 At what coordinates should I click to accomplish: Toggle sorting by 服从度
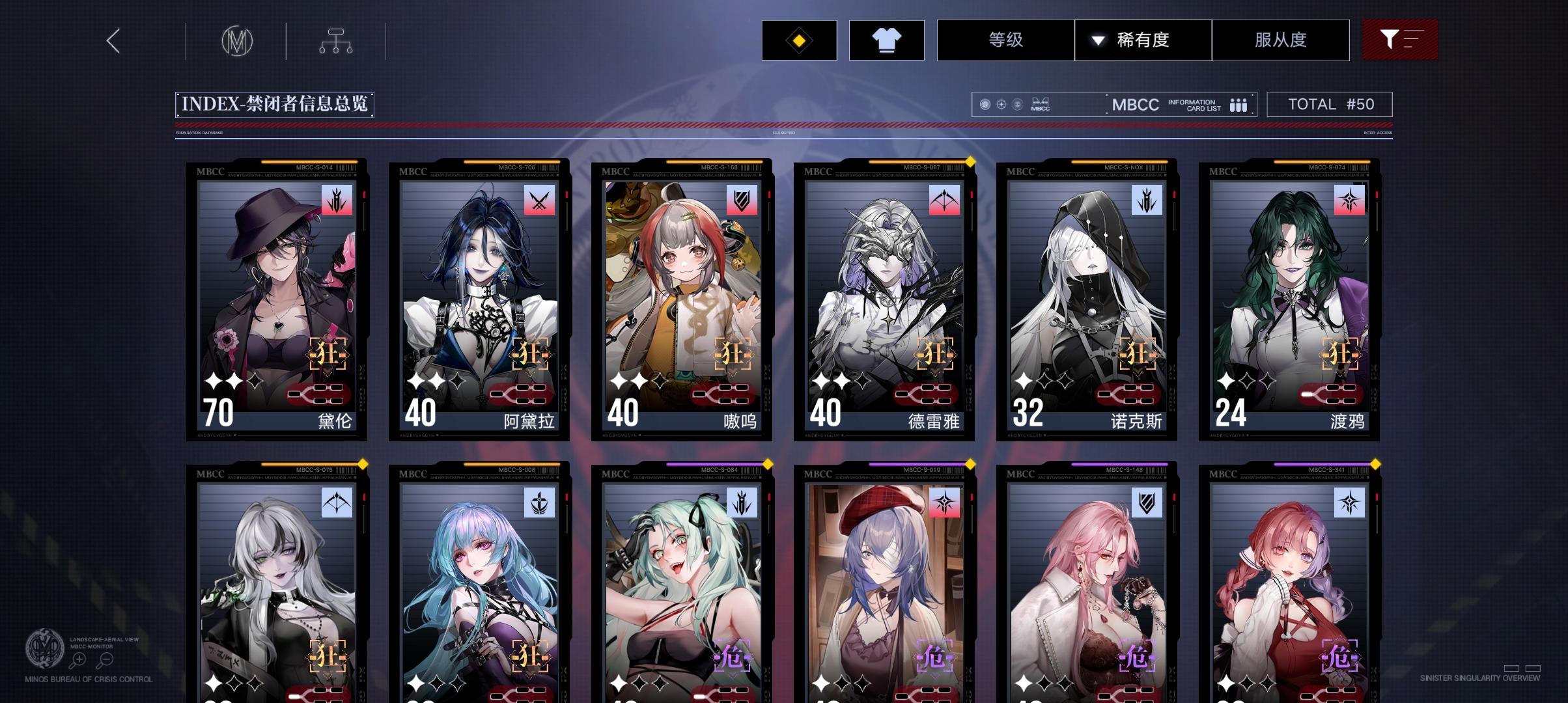[x=1280, y=40]
